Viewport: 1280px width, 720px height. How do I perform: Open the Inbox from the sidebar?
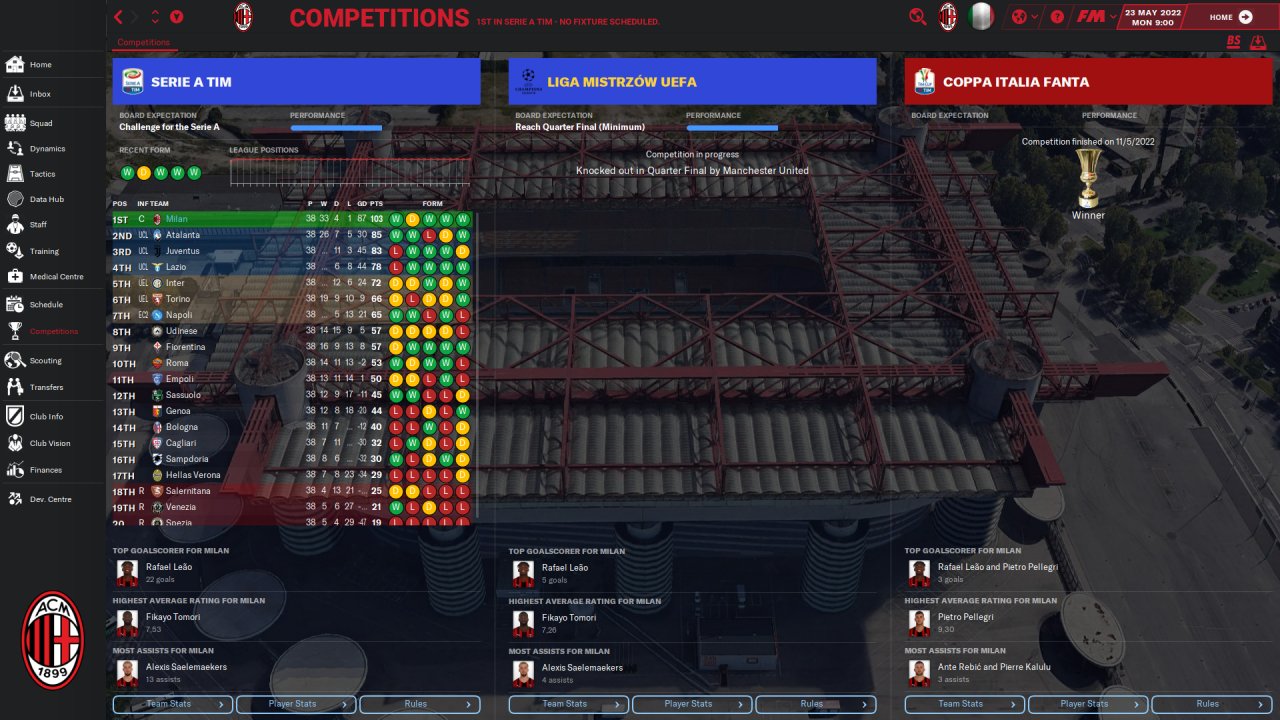(40, 94)
